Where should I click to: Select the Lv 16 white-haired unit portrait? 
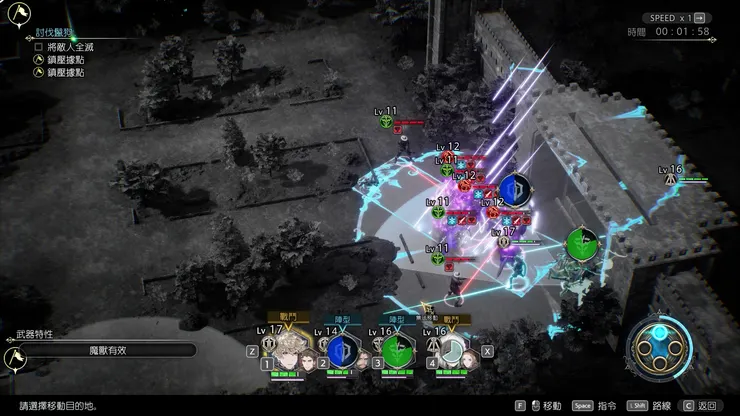[453, 352]
